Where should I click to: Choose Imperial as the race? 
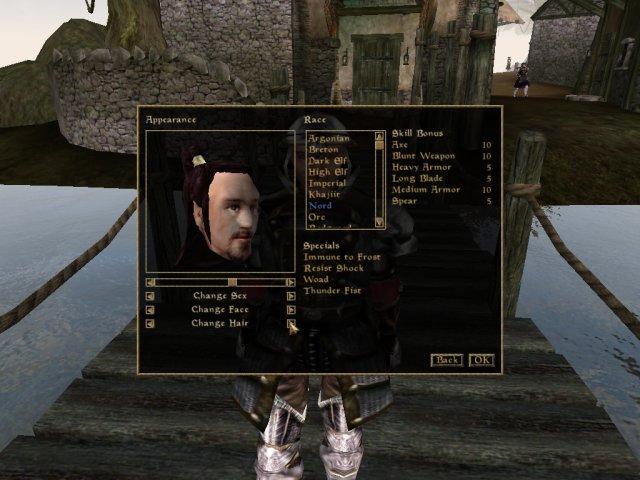click(x=328, y=183)
